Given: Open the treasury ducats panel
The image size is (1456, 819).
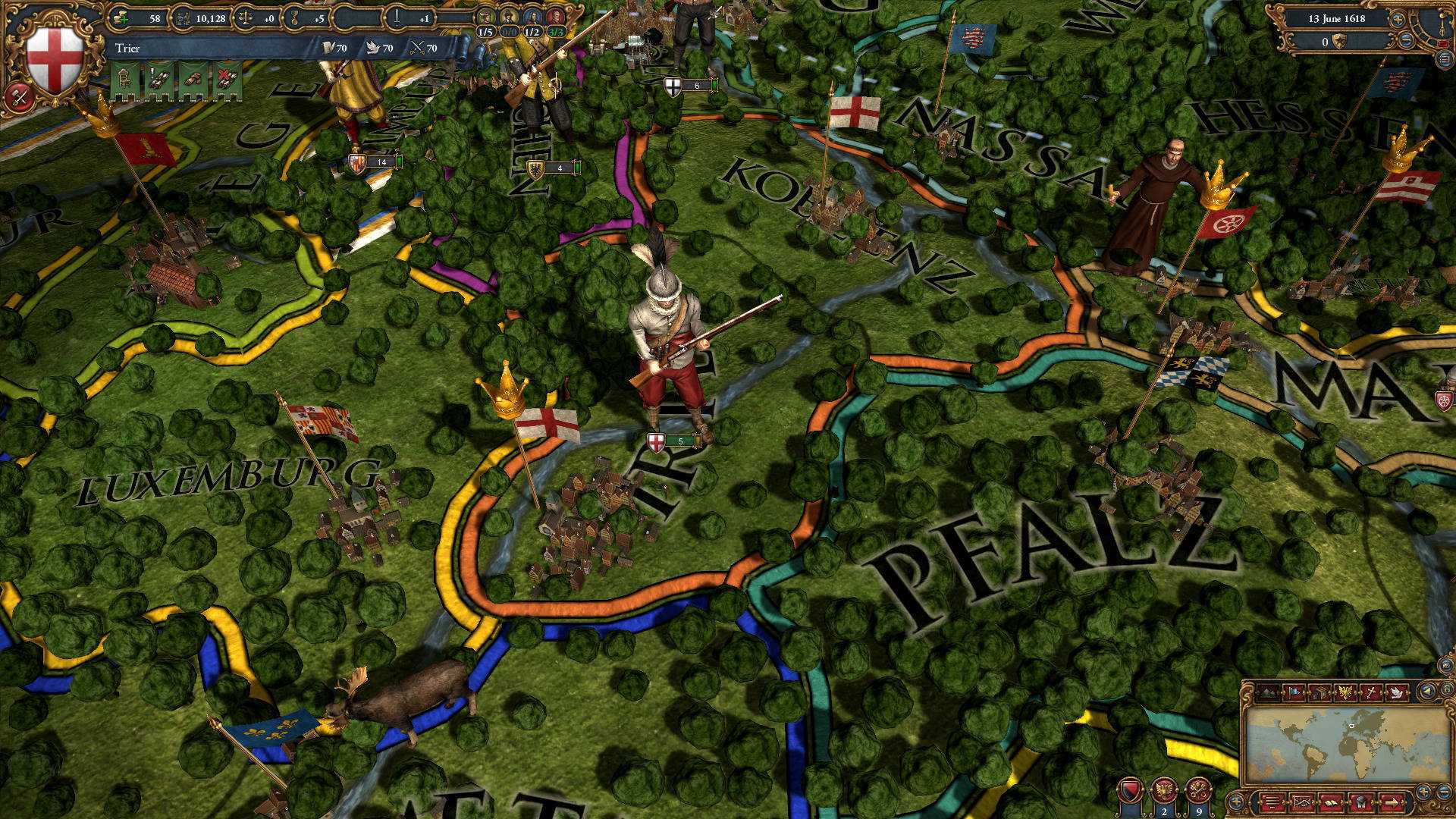Looking at the screenshot, I should (121, 17).
